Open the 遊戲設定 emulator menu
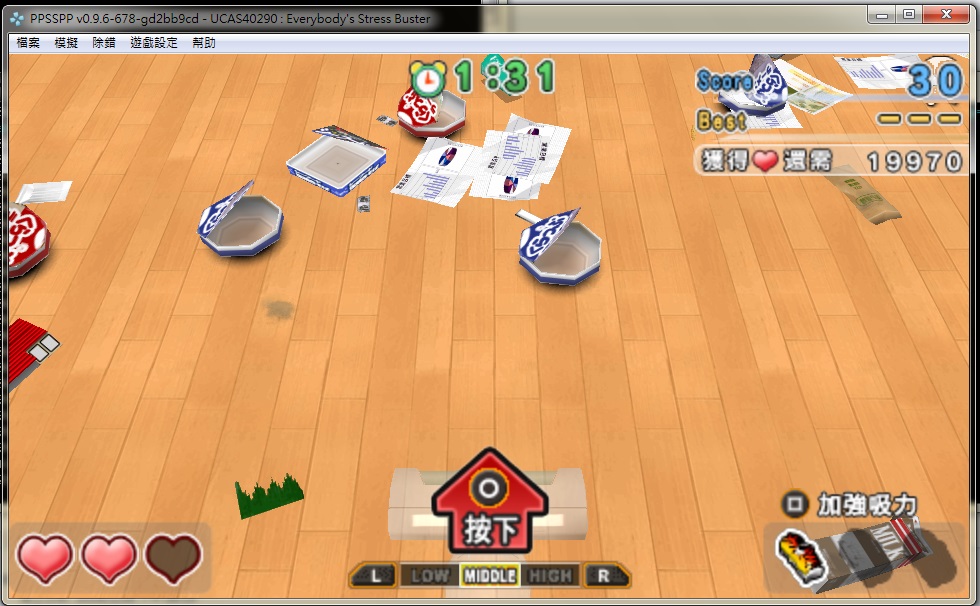980x606 pixels. (x=154, y=43)
